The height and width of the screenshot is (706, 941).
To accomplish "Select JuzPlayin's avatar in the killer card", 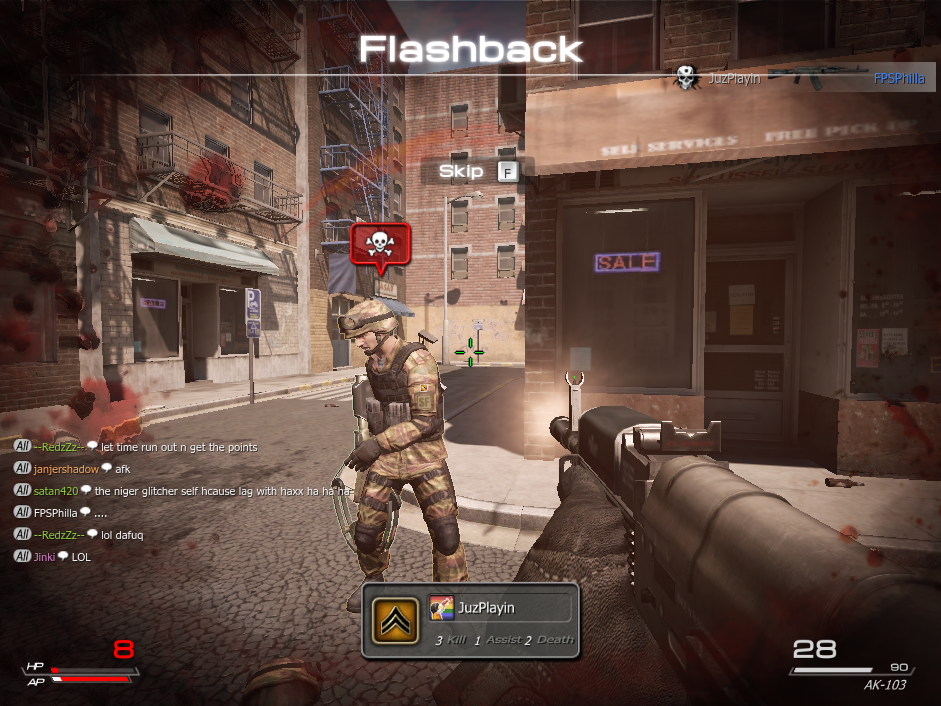I will point(441,607).
